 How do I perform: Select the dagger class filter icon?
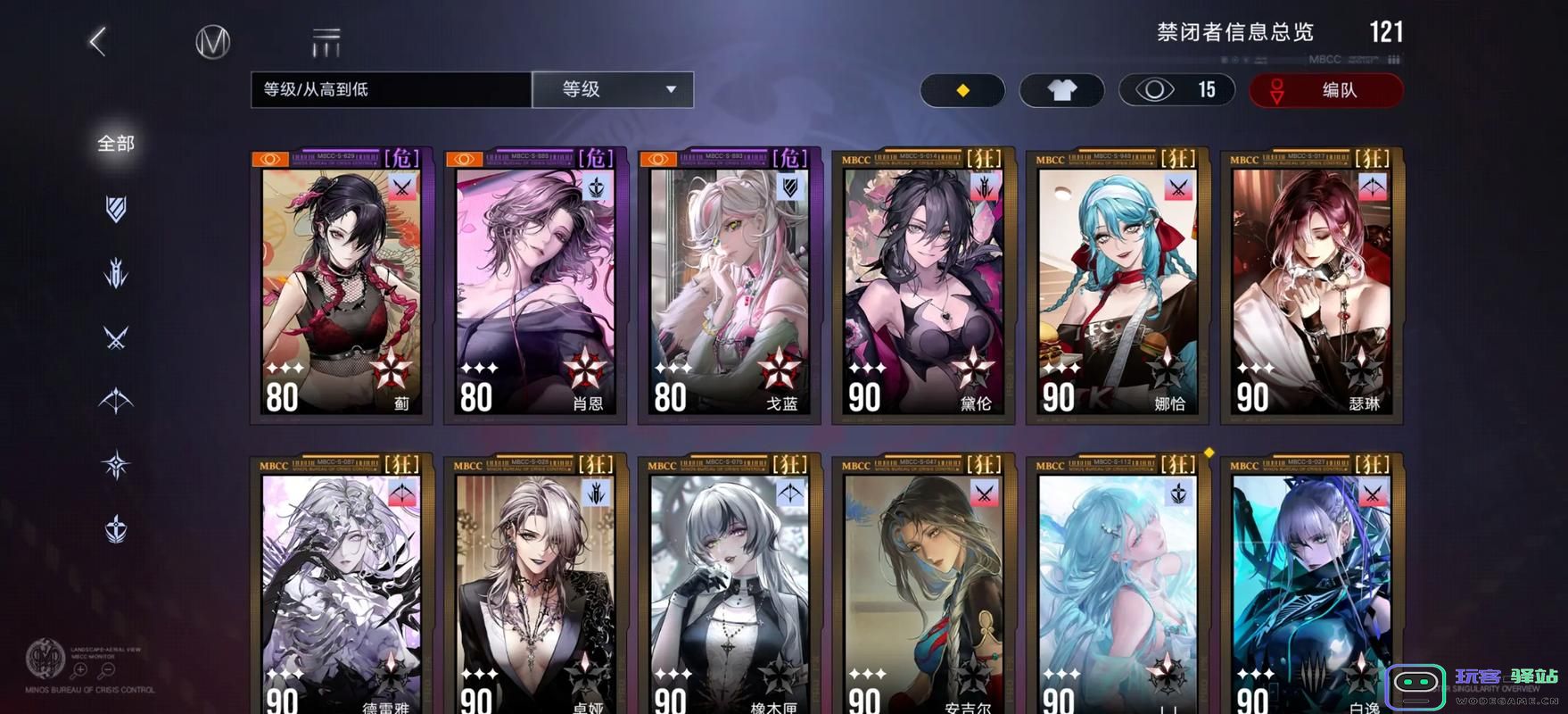[114, 272]
